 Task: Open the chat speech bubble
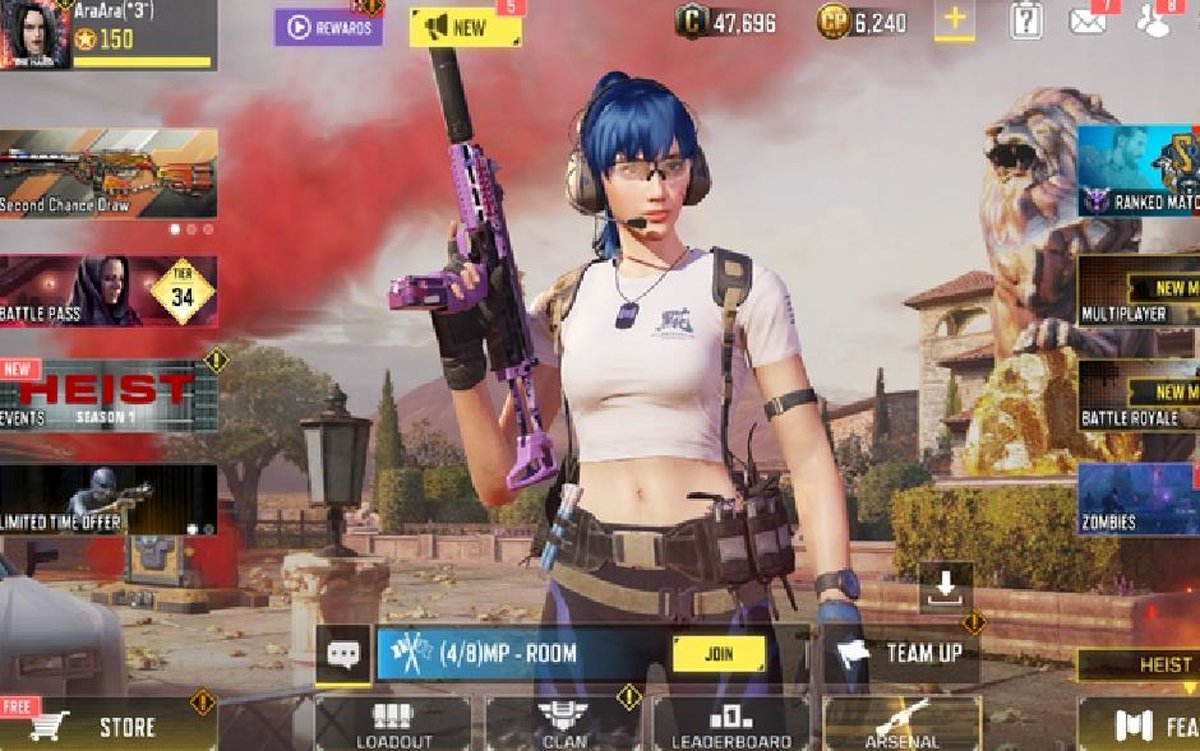(x=343, y=655)
